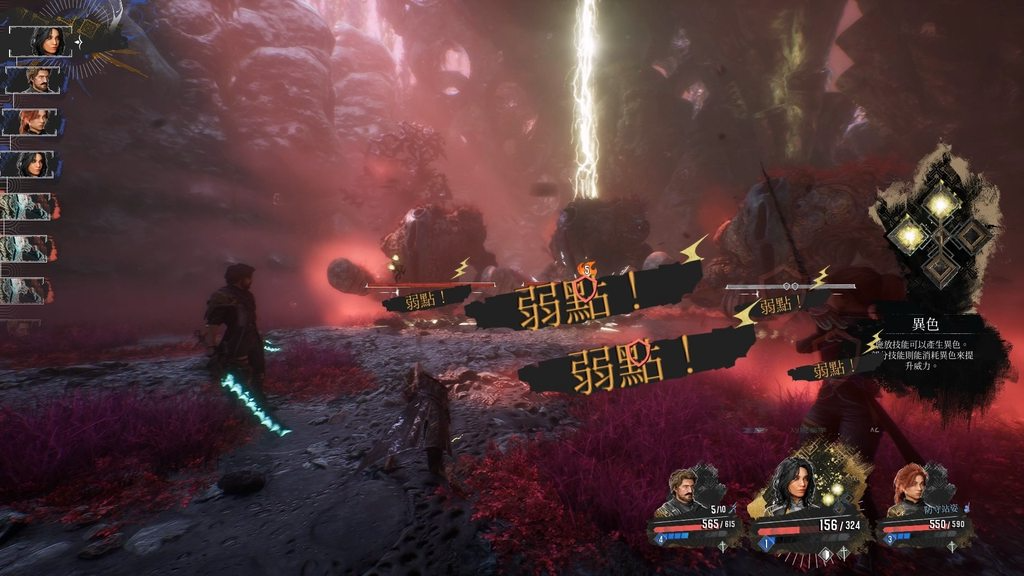
Task: Click Lune's current-turn portrait heading the turn order
Action: [45, 41]
